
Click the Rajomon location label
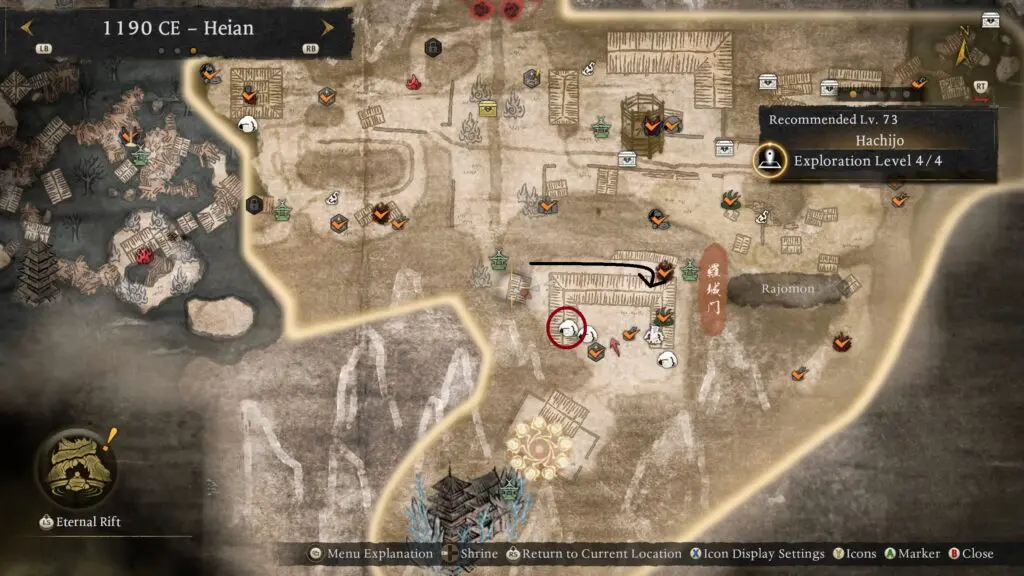pos(789,289)
